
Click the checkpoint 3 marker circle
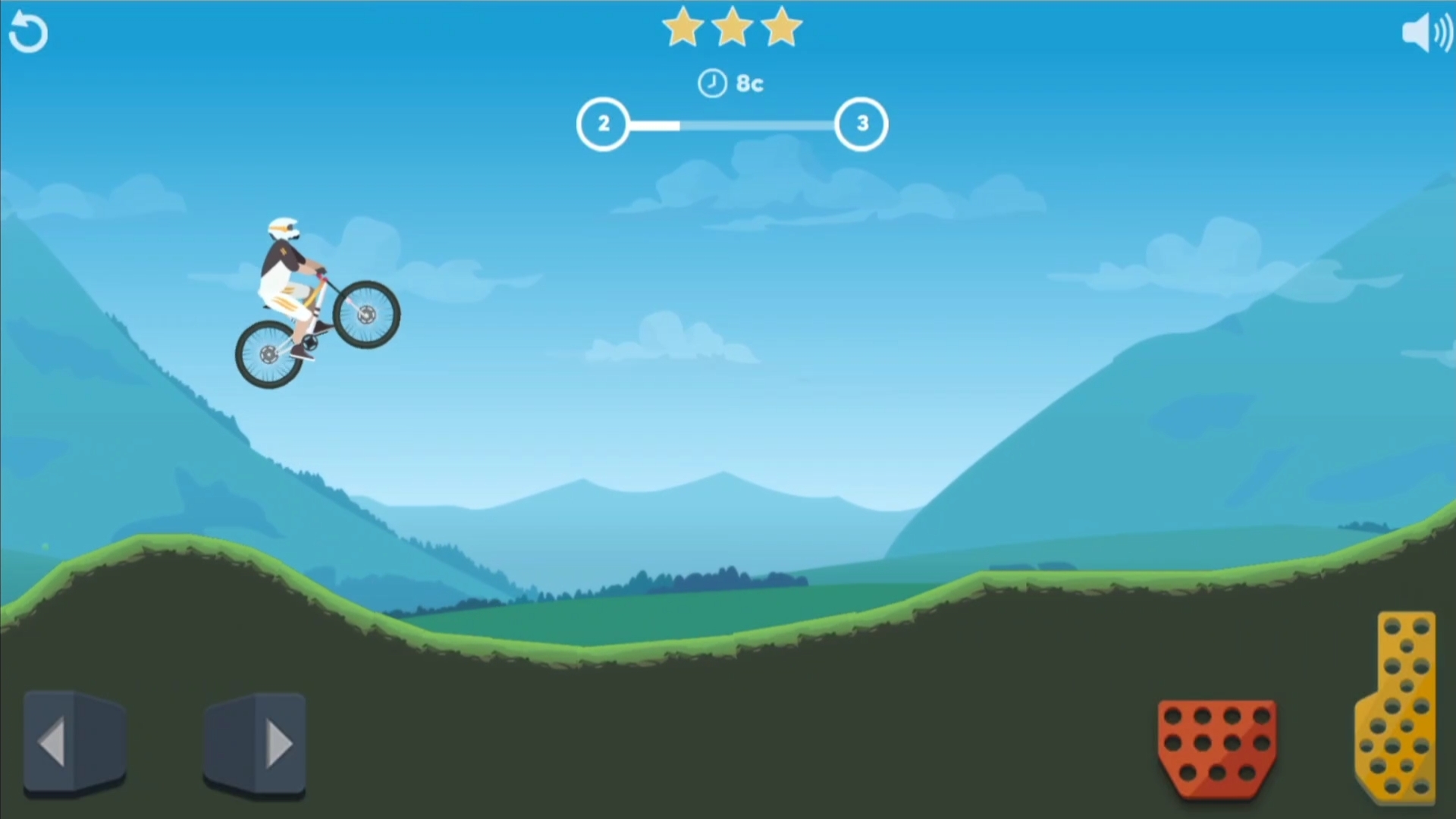pyautogui.click(x=861, y=124)
